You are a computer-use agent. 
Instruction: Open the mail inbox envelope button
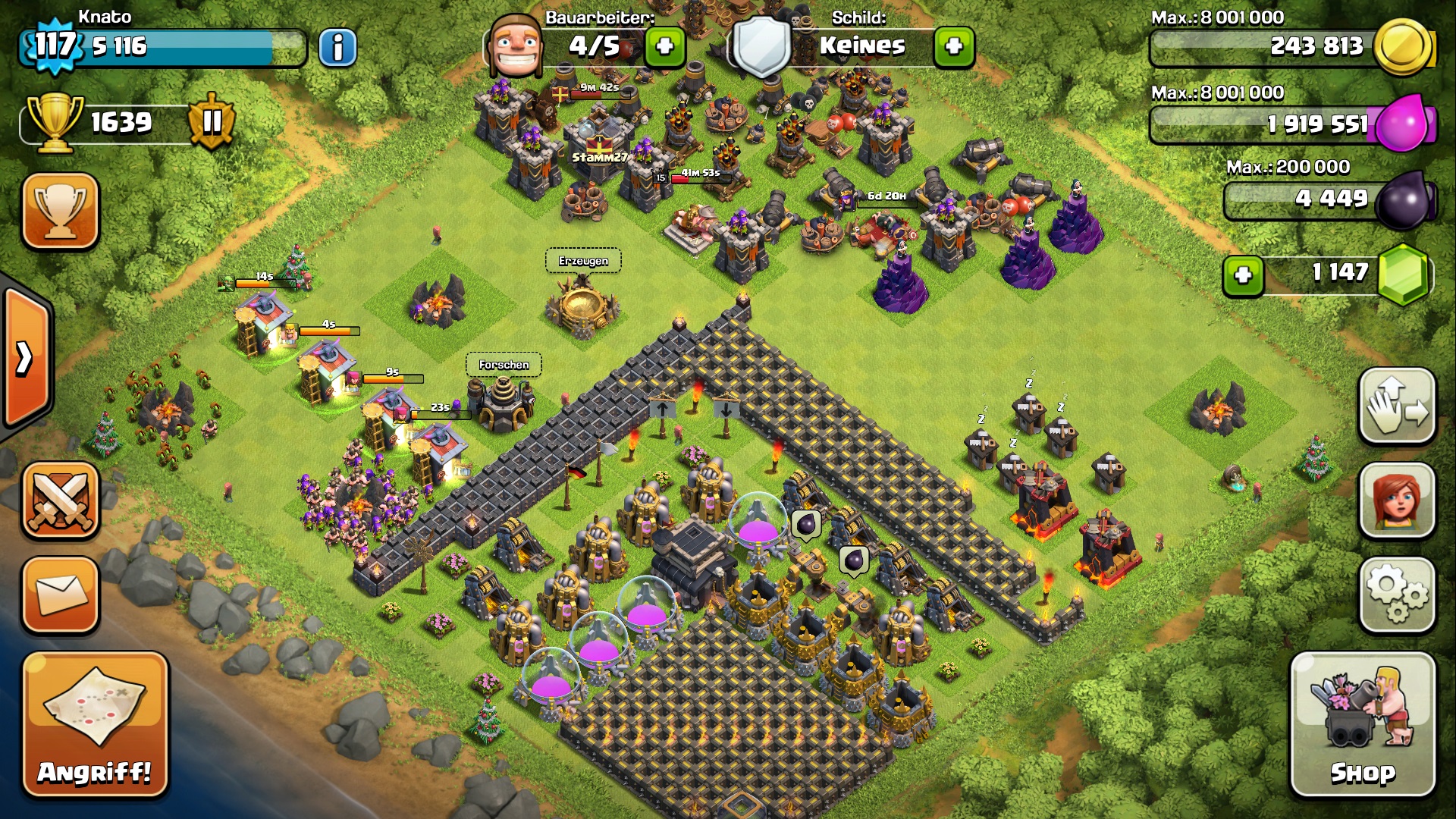pyautogui.click(x=61, y=595)
